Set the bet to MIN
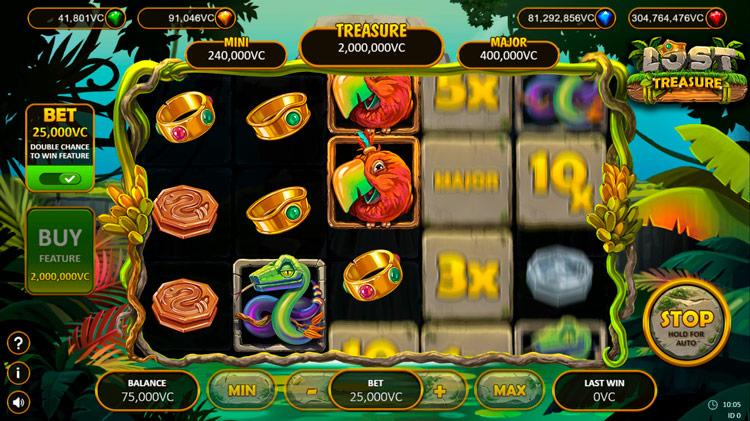The width and height of the screenshot is (750, 421). (x=242, y=390)
